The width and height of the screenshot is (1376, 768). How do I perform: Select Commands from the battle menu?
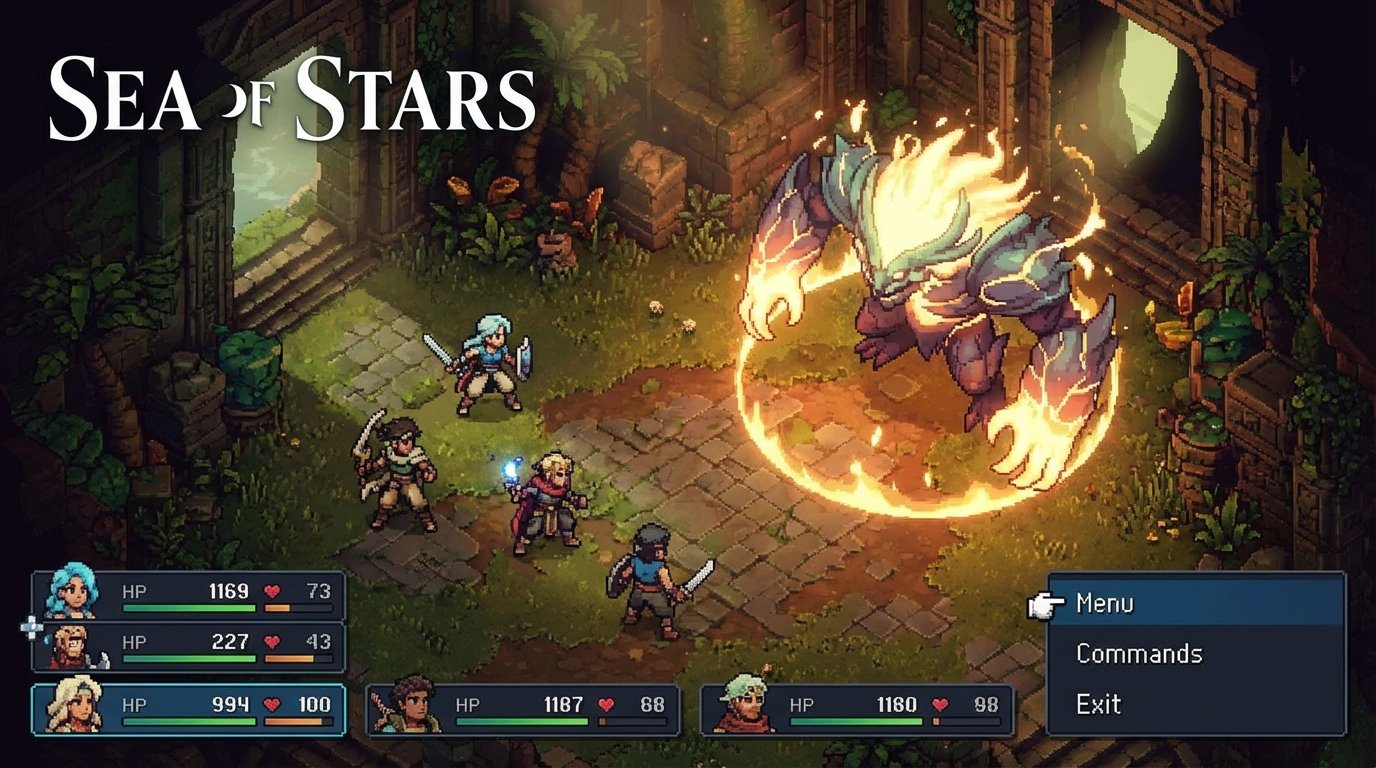[1139, 654]
